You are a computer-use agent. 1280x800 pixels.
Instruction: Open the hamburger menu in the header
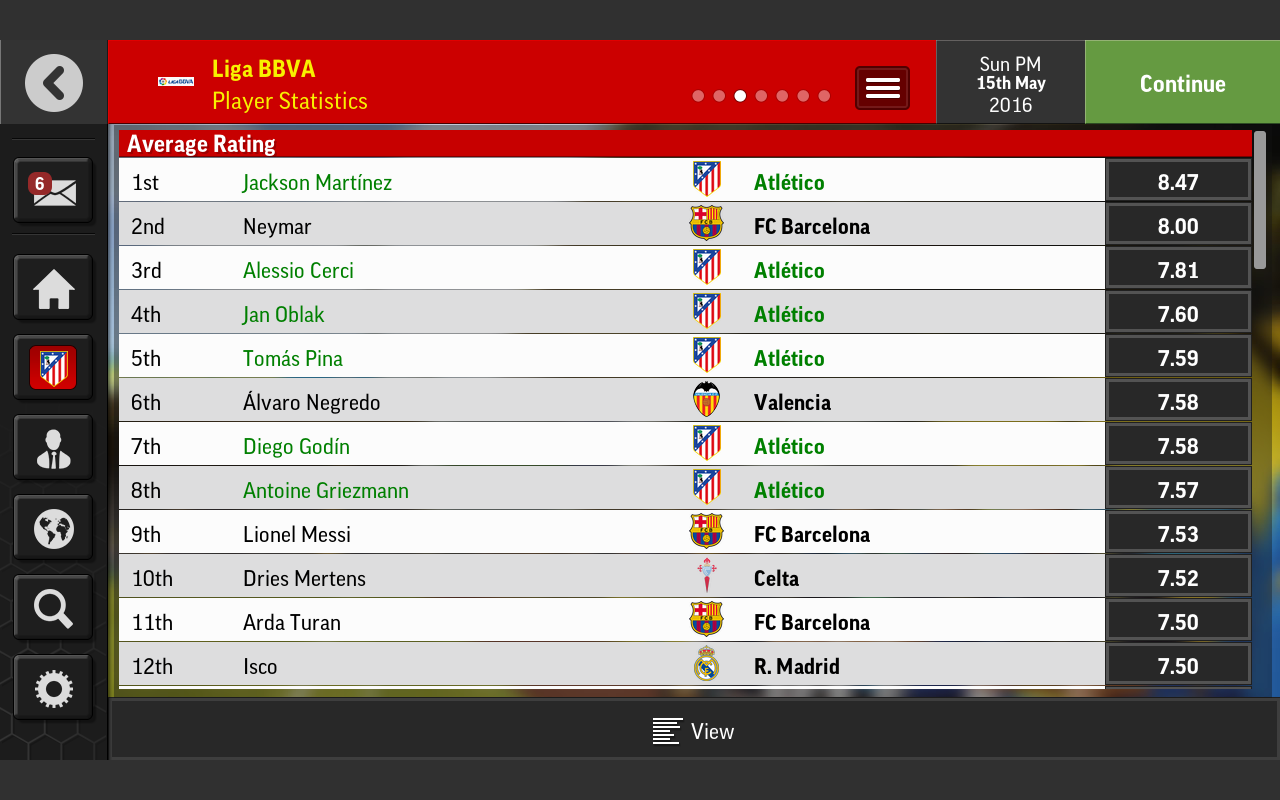(882, 88)
